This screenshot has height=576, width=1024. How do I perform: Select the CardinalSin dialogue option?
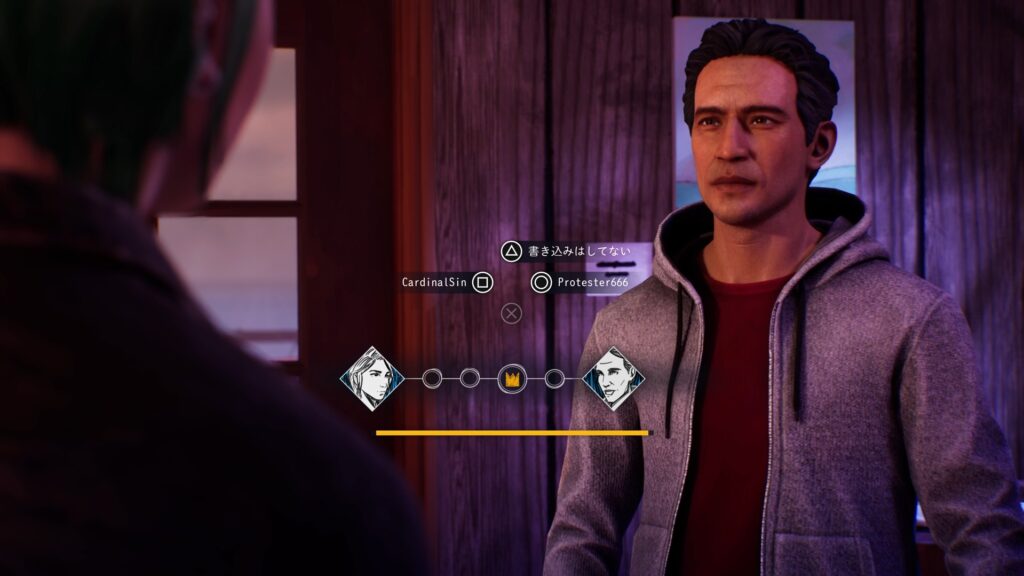pyautogui.click(x=436, y=283)
